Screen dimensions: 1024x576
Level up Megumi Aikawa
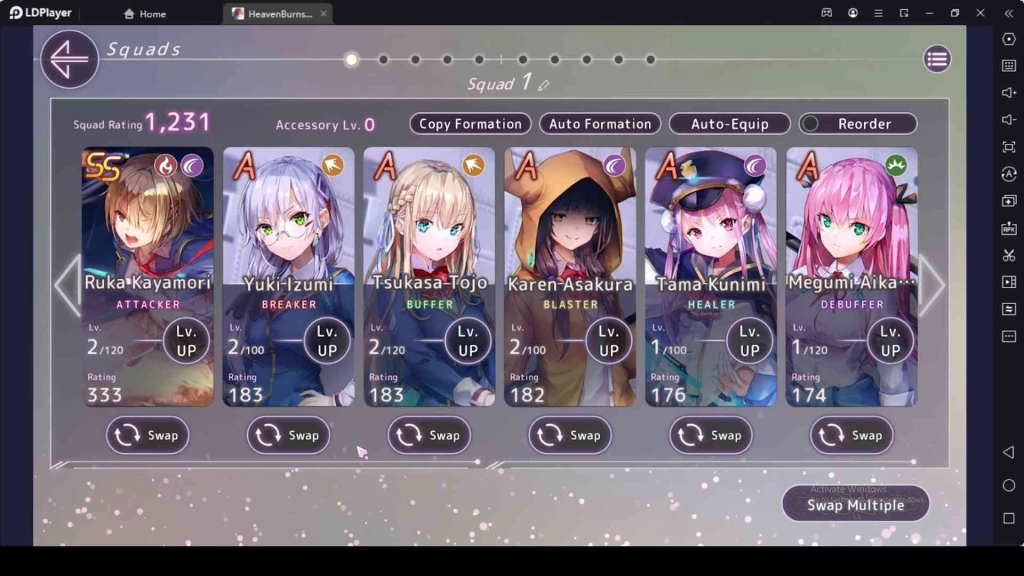pos(890,341)
